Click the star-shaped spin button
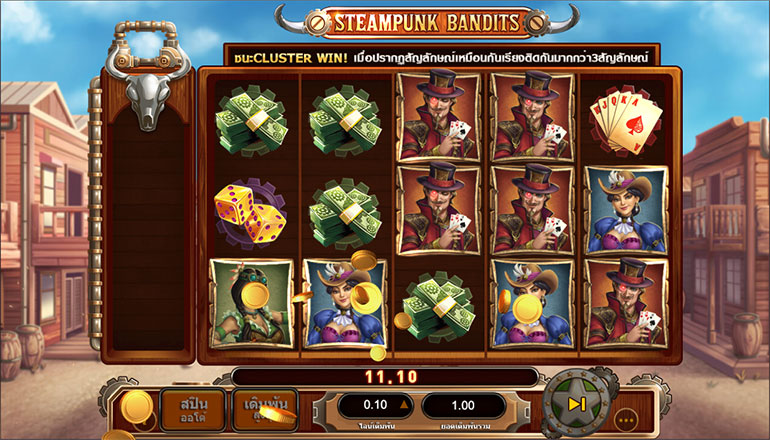The width and height of the screenshot is (770, 440). click(577, 404)
